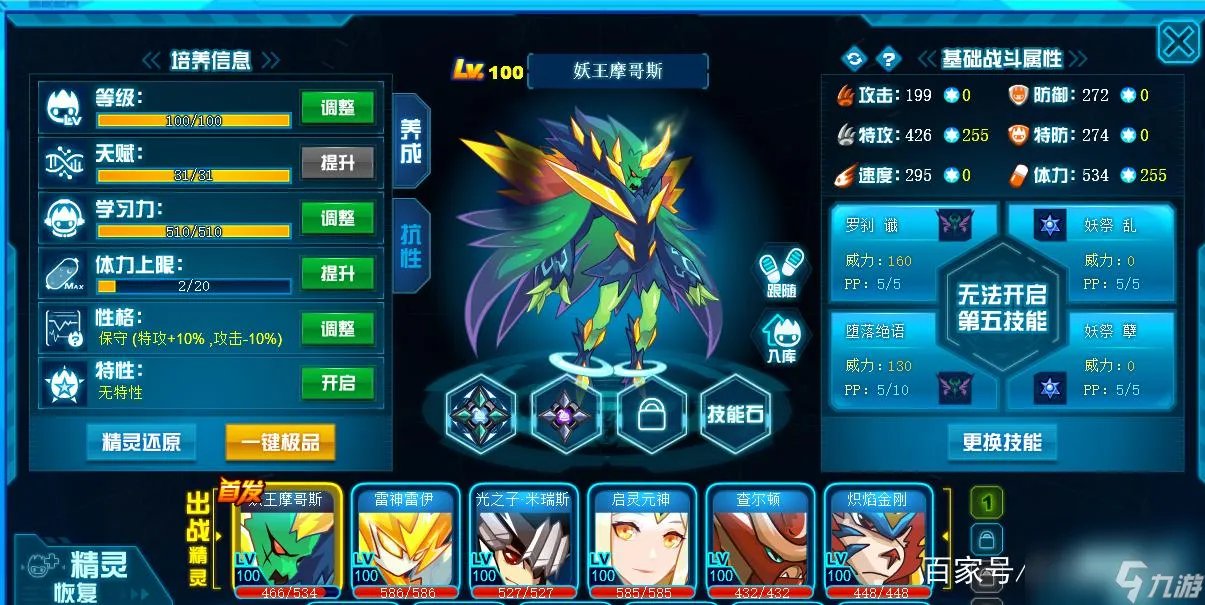The image size is (1205, 605).
Task: Close the spirit info panel
Action: 1179,42
